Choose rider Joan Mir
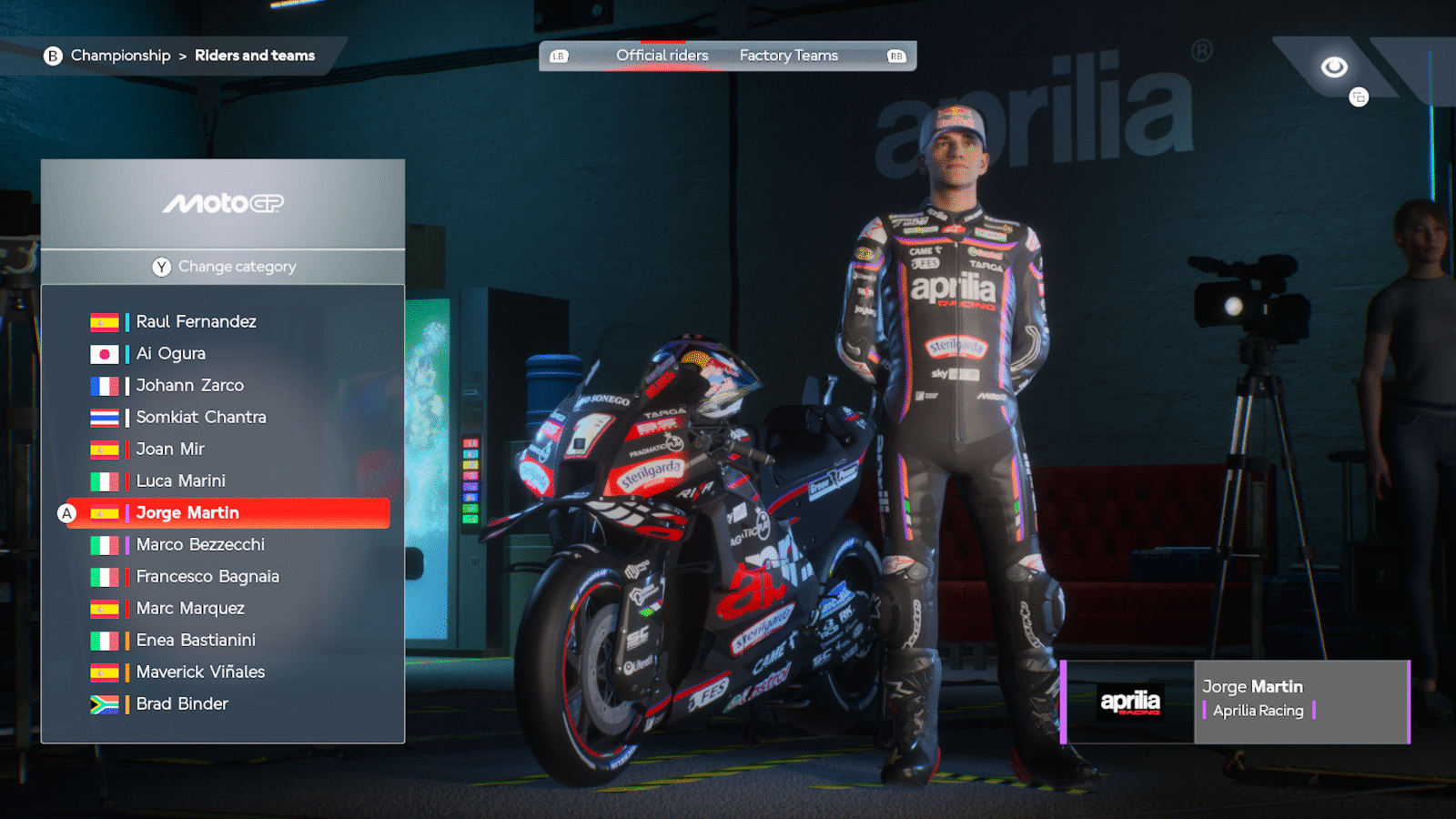 170,450
